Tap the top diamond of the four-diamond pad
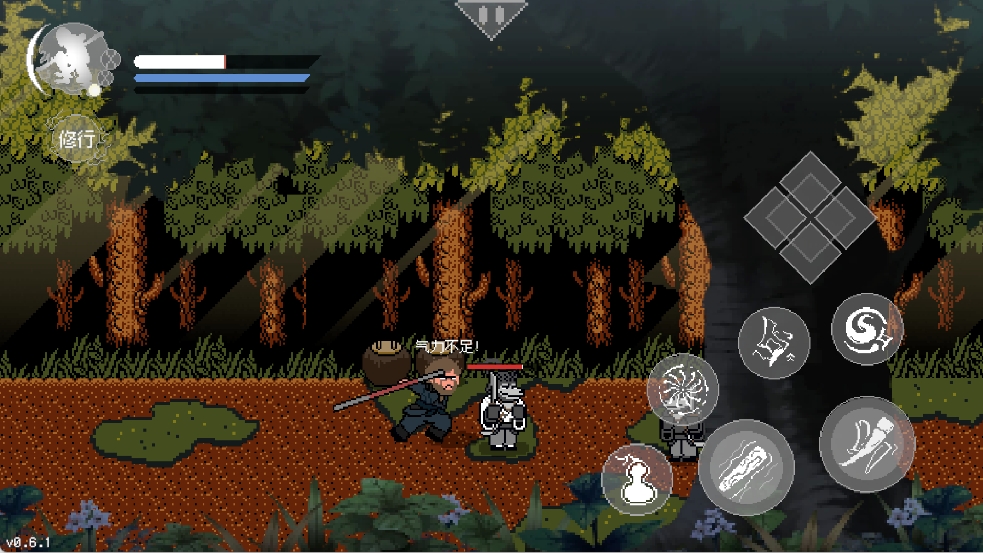The height and width of the screenshot is (553, 983). point(811,179)
